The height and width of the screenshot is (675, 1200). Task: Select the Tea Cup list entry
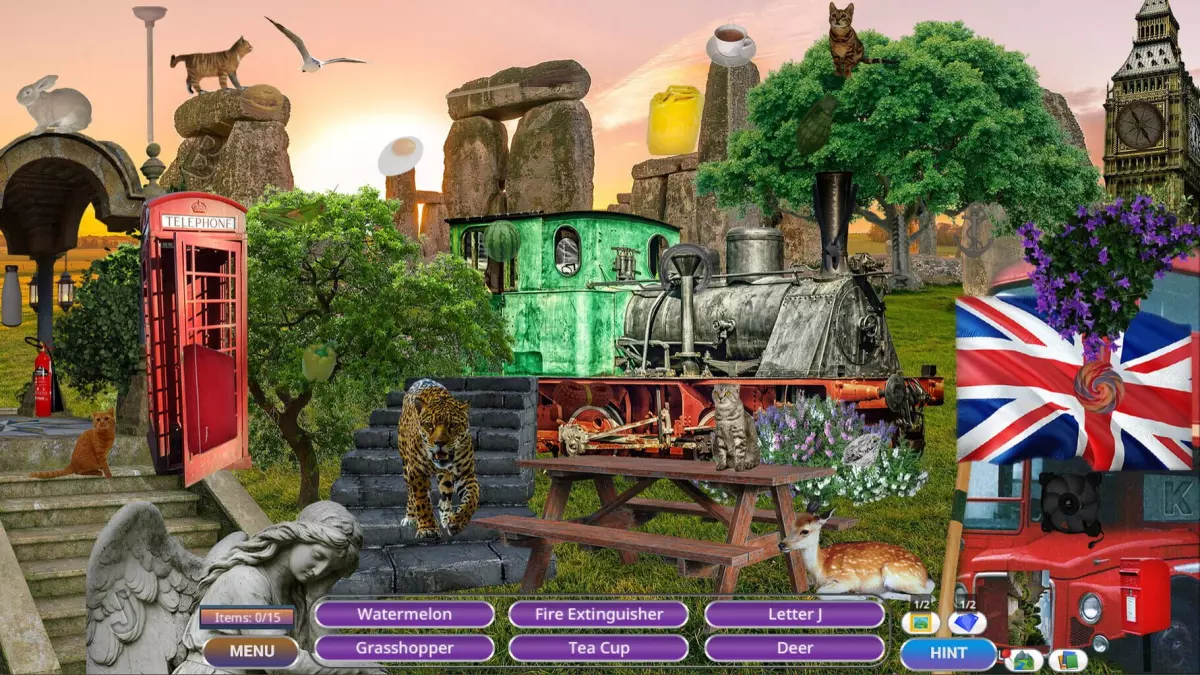point(598,648)
